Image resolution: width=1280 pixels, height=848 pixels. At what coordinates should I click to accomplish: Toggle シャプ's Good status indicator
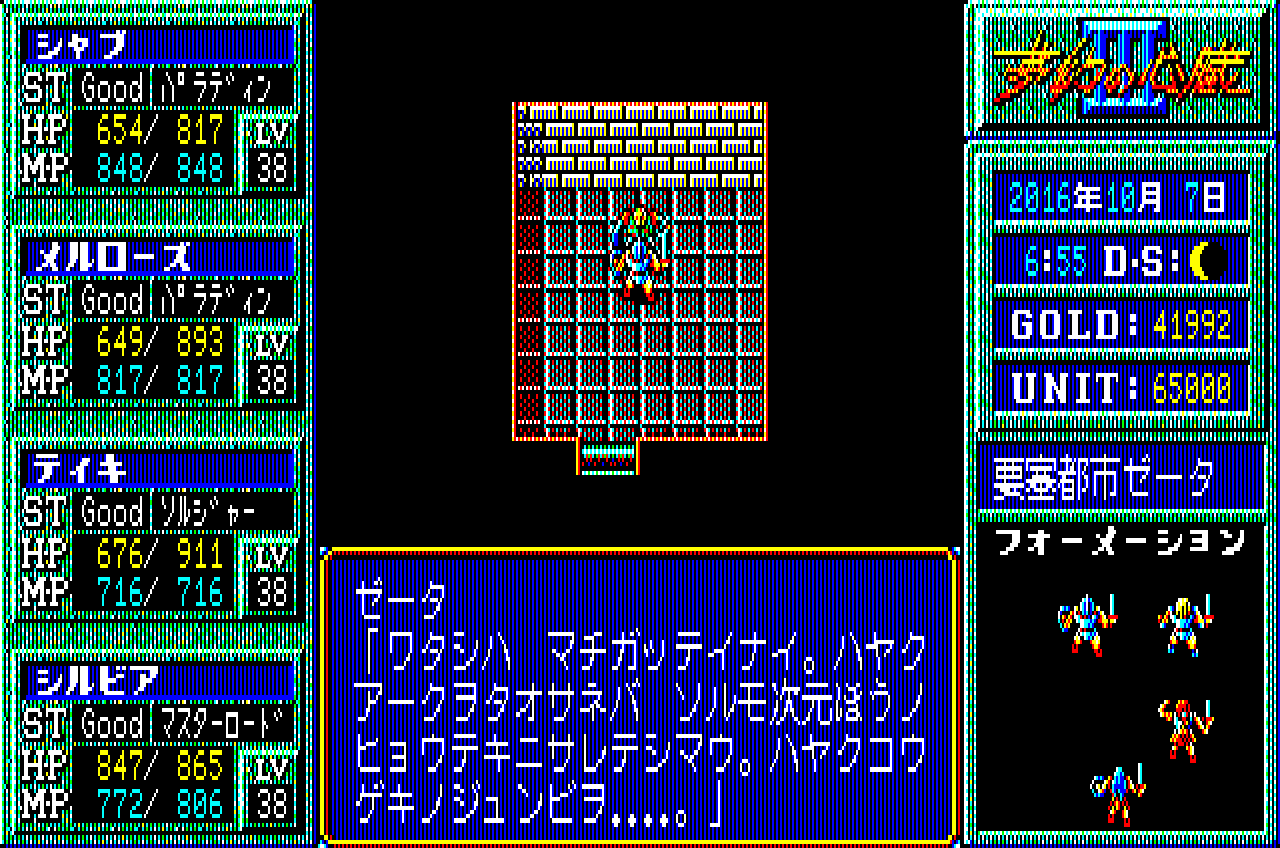coord(112,89)
